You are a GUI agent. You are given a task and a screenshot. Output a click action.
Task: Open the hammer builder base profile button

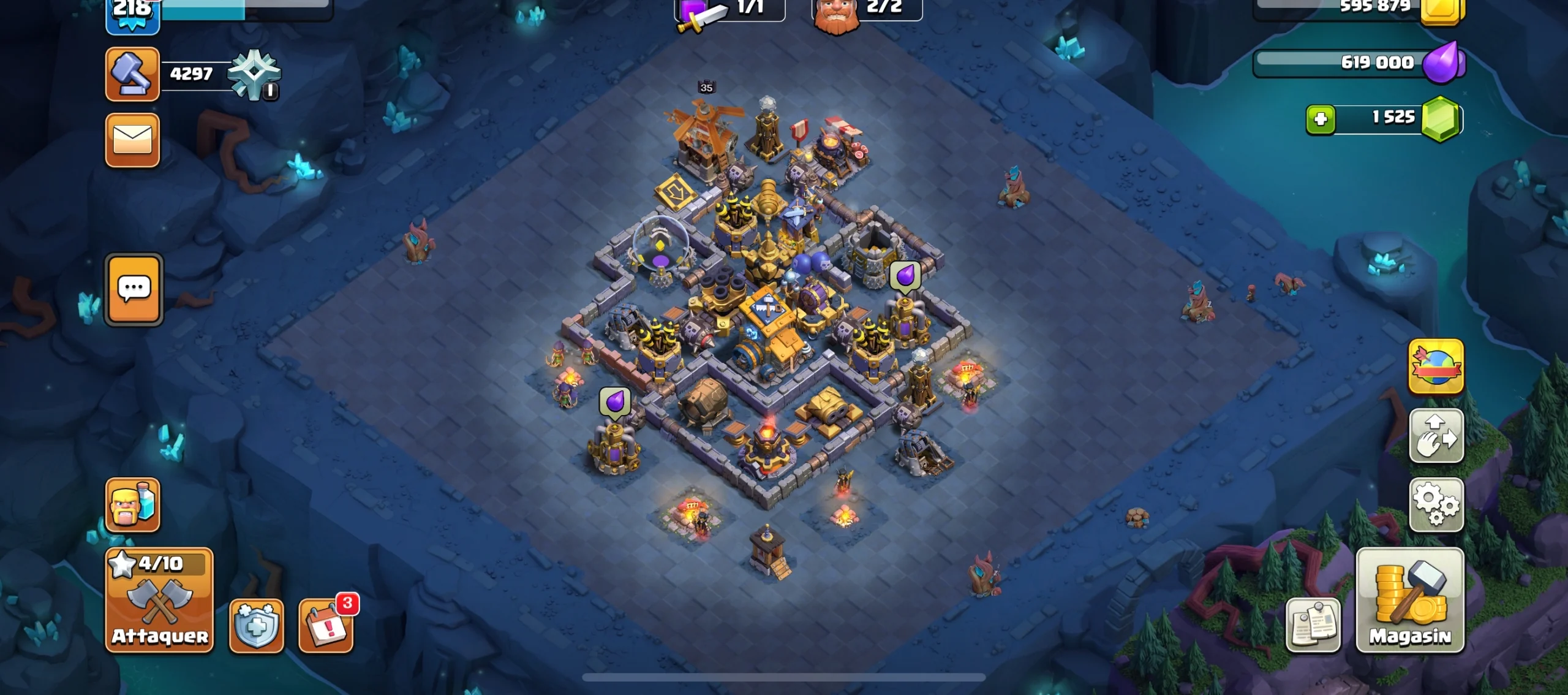[132, 74]
